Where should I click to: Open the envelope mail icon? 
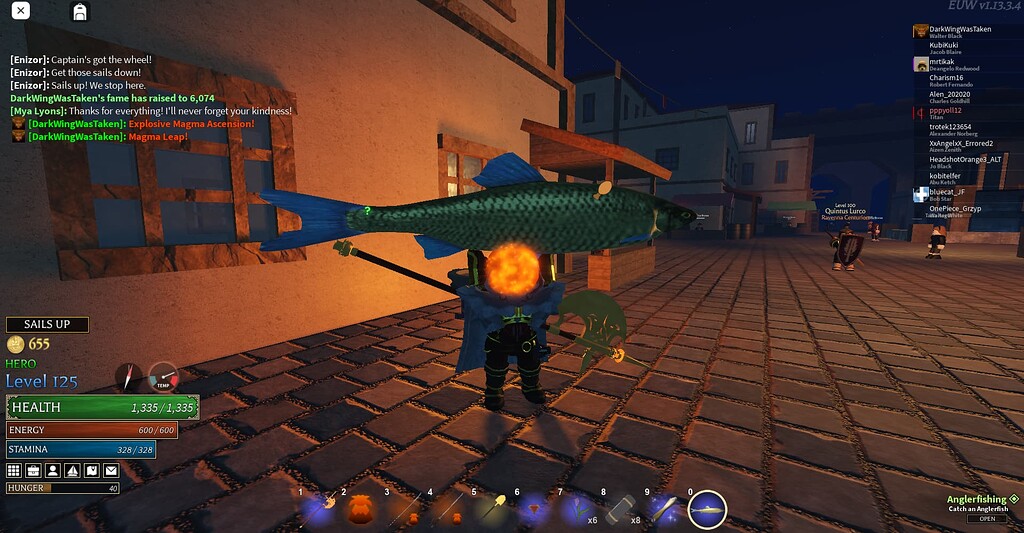click(x=110, y=470)
